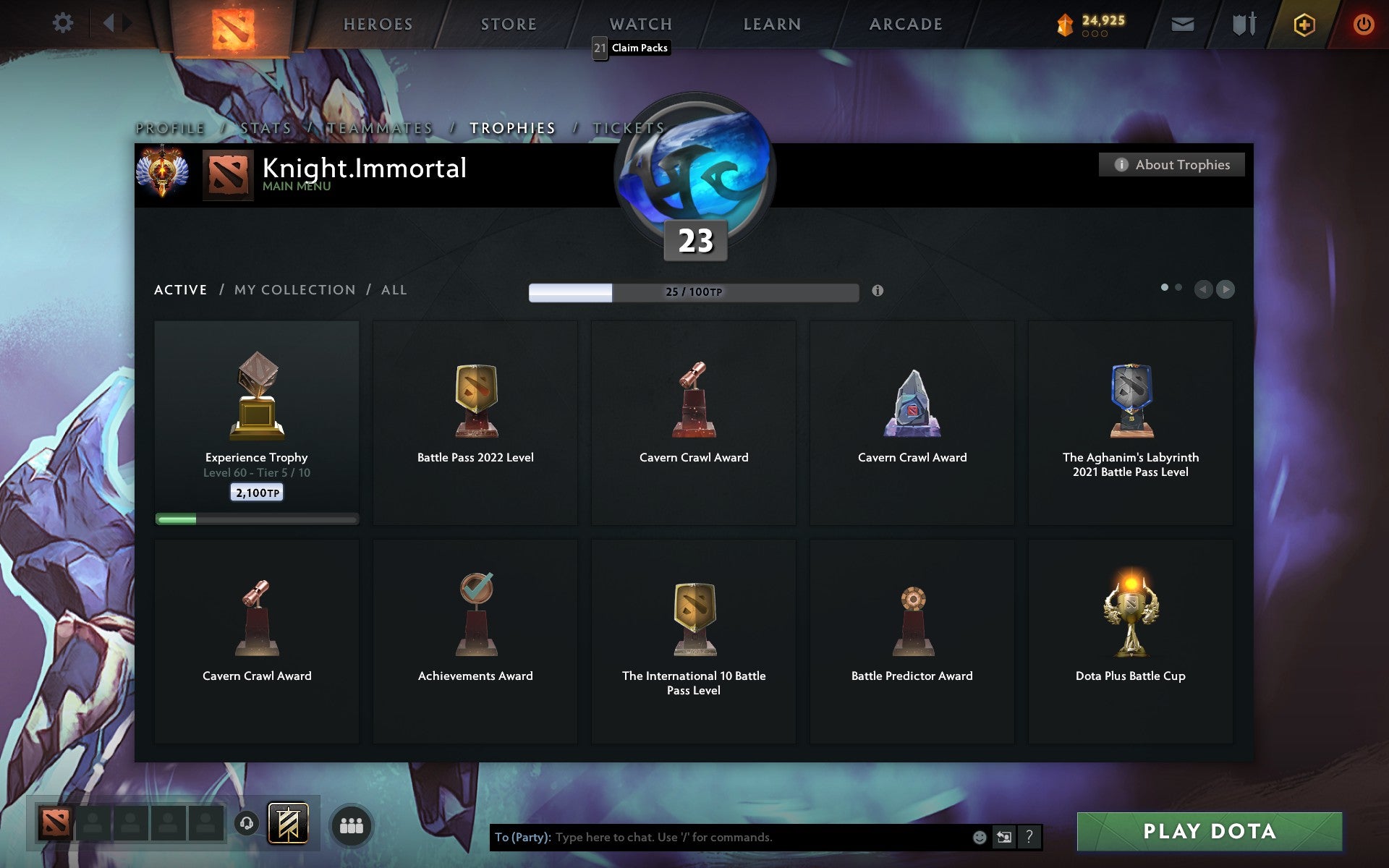Open the TROPHIES tab
This screenshot has height=868, width=1389.
pyautogui.click(x=513, y=127)
